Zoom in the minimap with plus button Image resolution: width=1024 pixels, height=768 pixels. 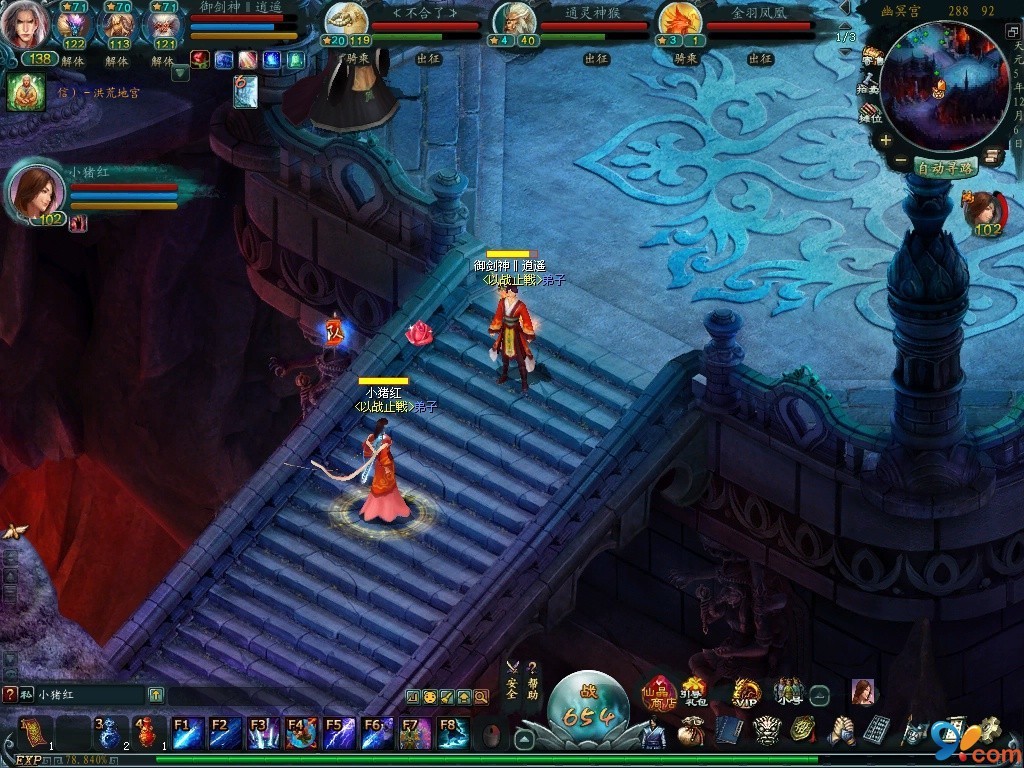(x=885, y=141)
